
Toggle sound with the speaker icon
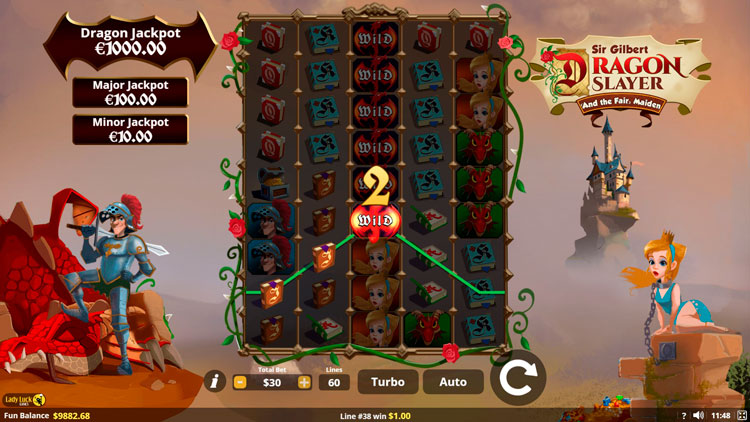(x=698, y=415)
